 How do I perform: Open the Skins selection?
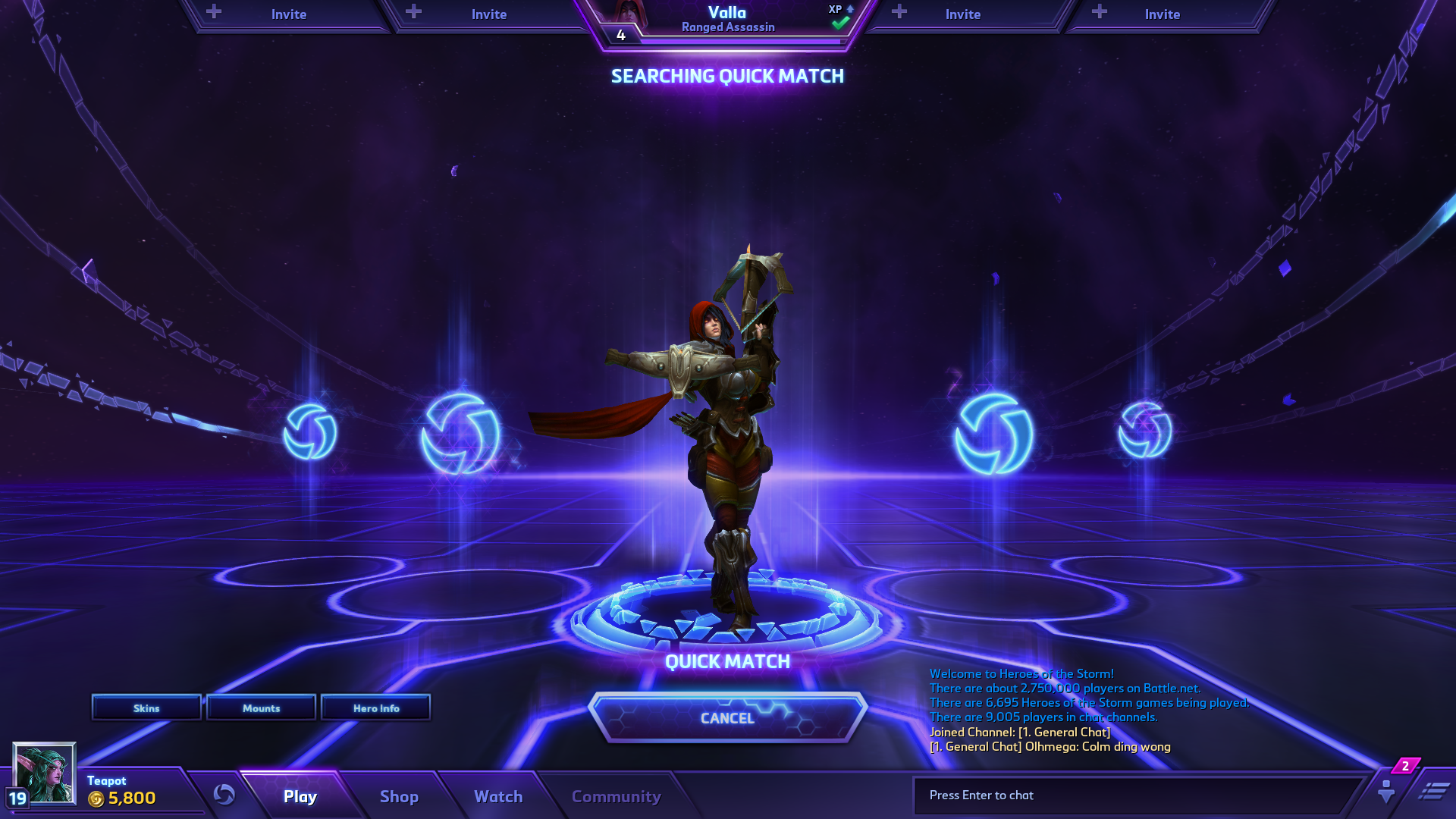click(x=146, y=708)
